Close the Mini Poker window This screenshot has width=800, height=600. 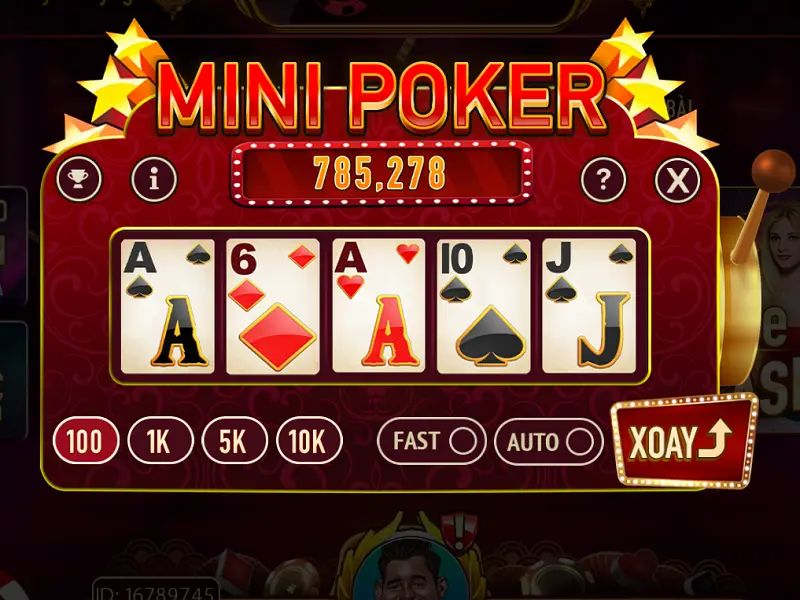[677, 180]
